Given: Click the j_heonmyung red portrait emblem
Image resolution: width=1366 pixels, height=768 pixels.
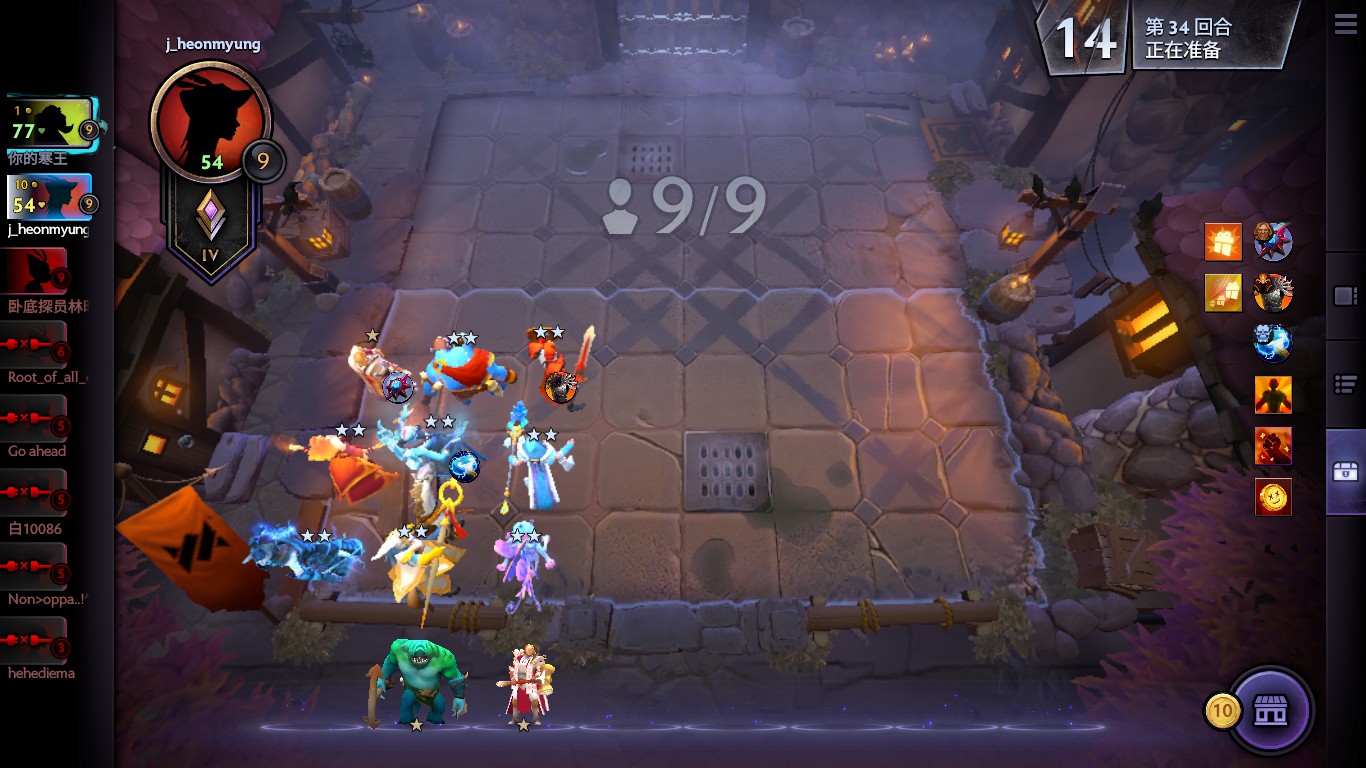Looking at the screenshot, I should tap(209, 121).
